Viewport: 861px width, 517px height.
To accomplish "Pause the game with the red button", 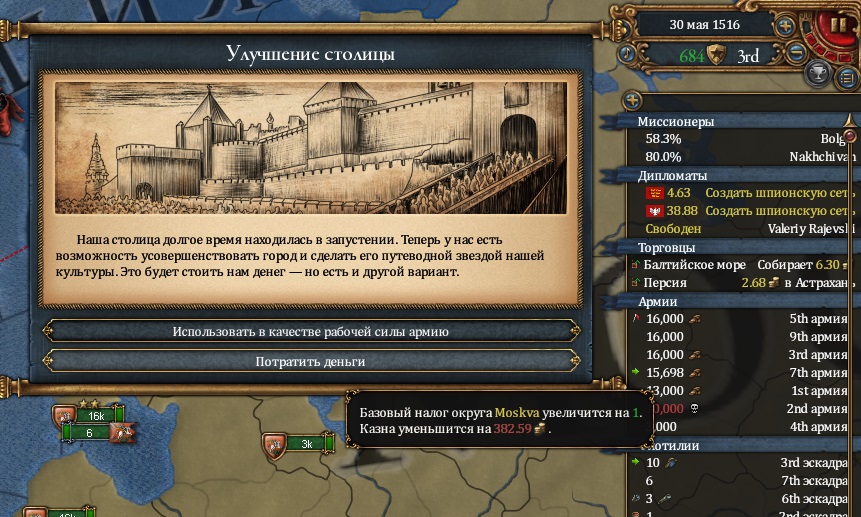I will pos(836,25).
